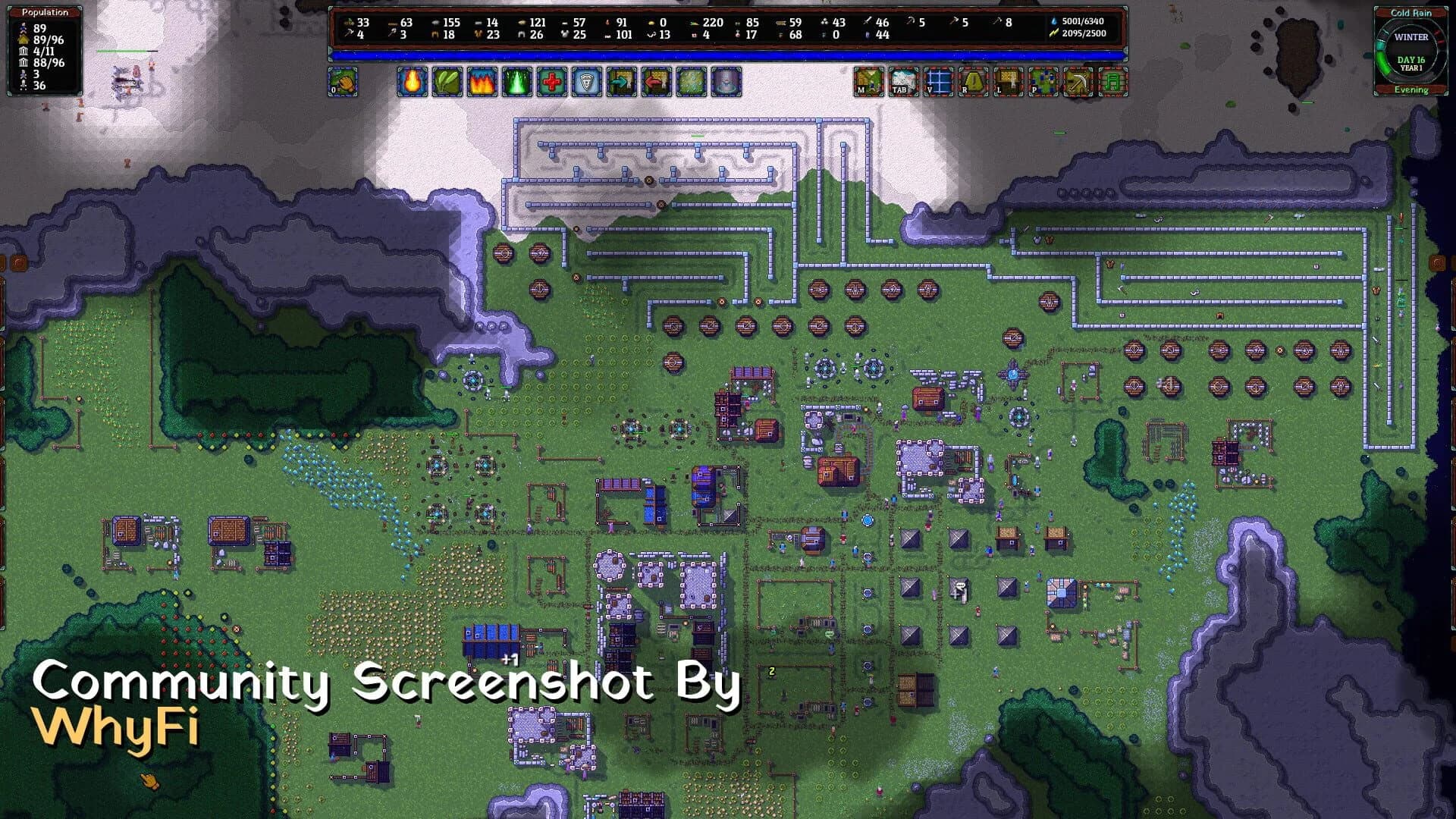Click the Evening time indicator

(1410, 89)
